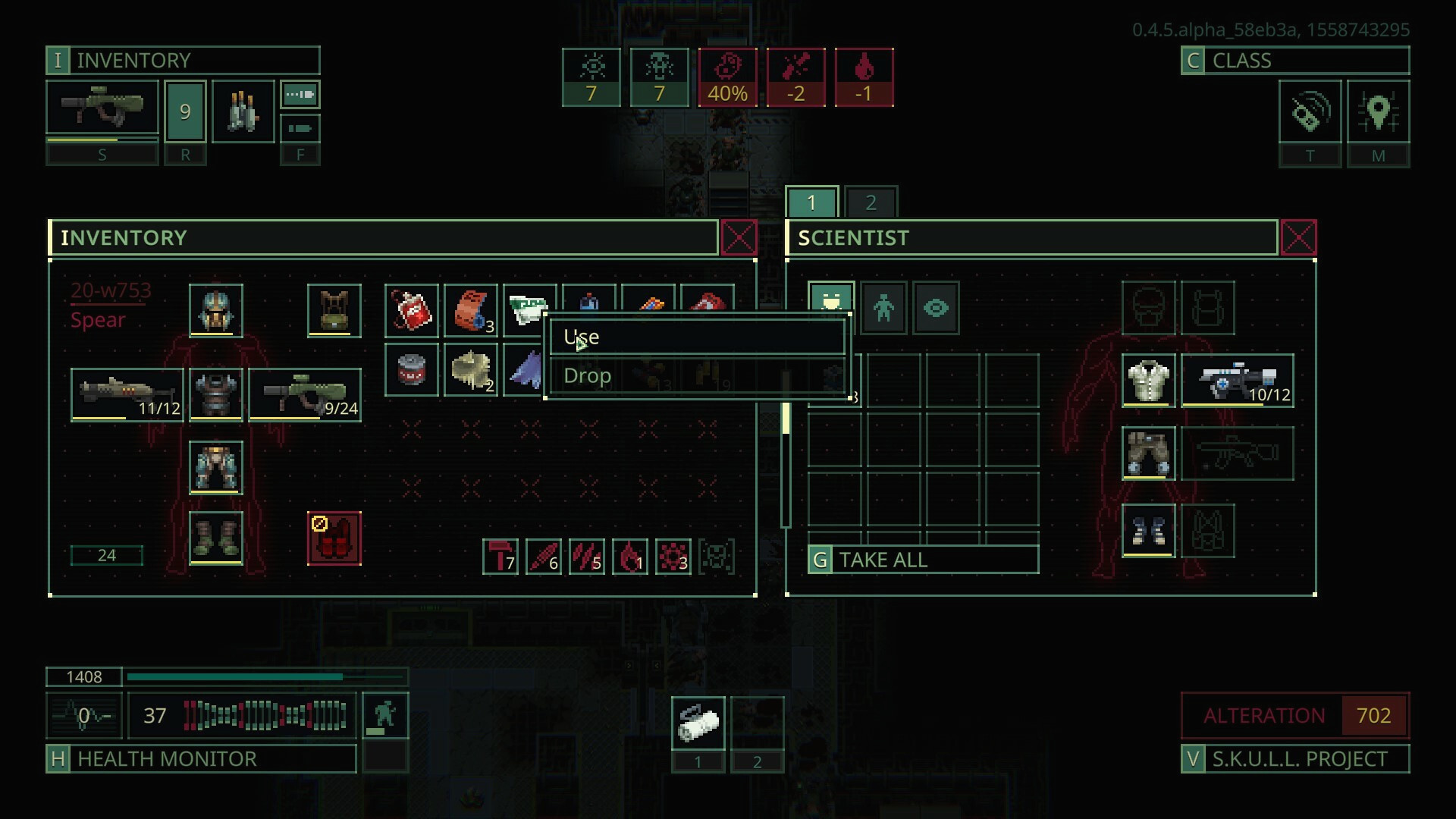The width and height of the screenshot is (1456, 819).
Task: Open the map marker button
Action: (x=1378, y=112)
